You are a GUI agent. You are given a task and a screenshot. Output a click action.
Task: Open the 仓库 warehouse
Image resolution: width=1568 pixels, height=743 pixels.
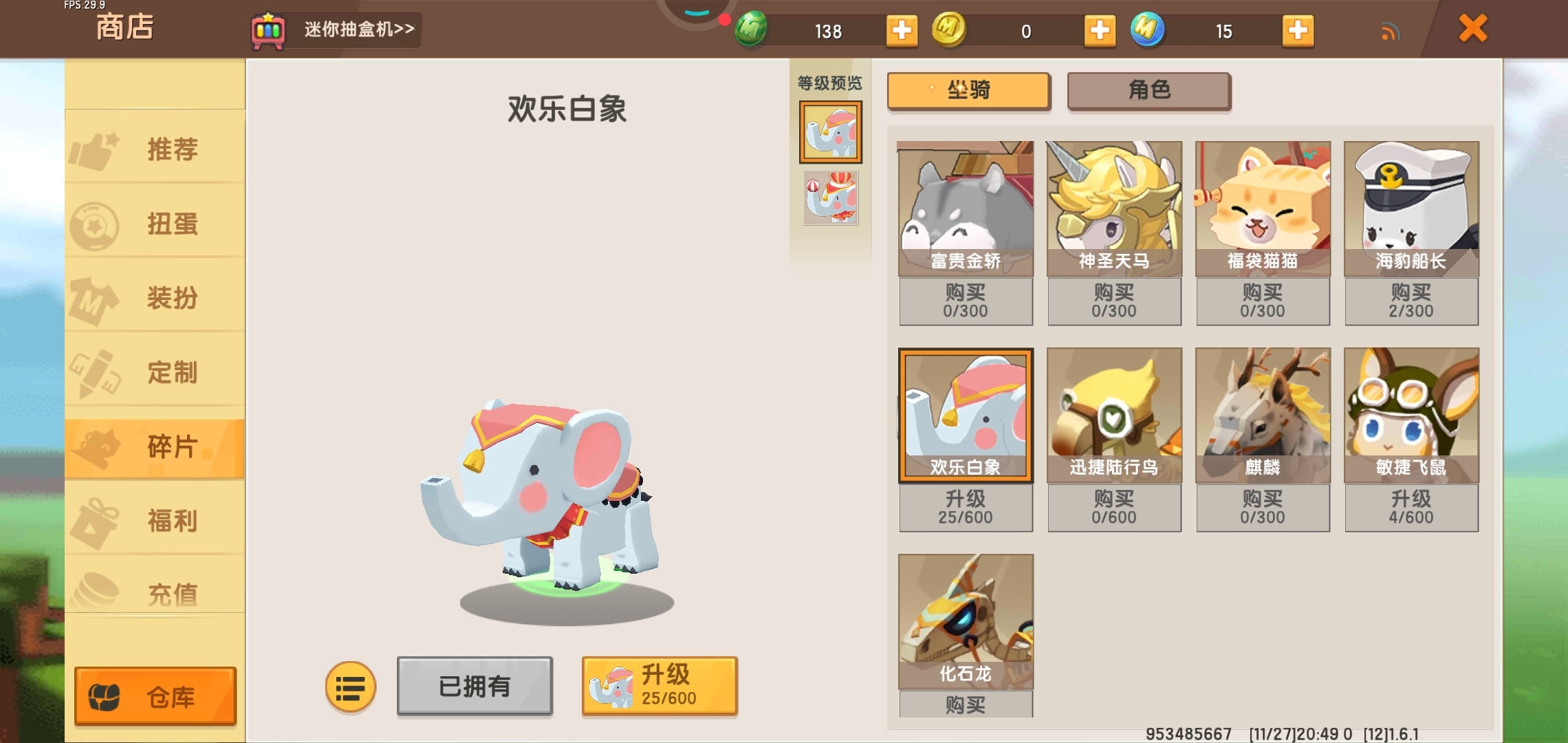[x=154, y=696]
